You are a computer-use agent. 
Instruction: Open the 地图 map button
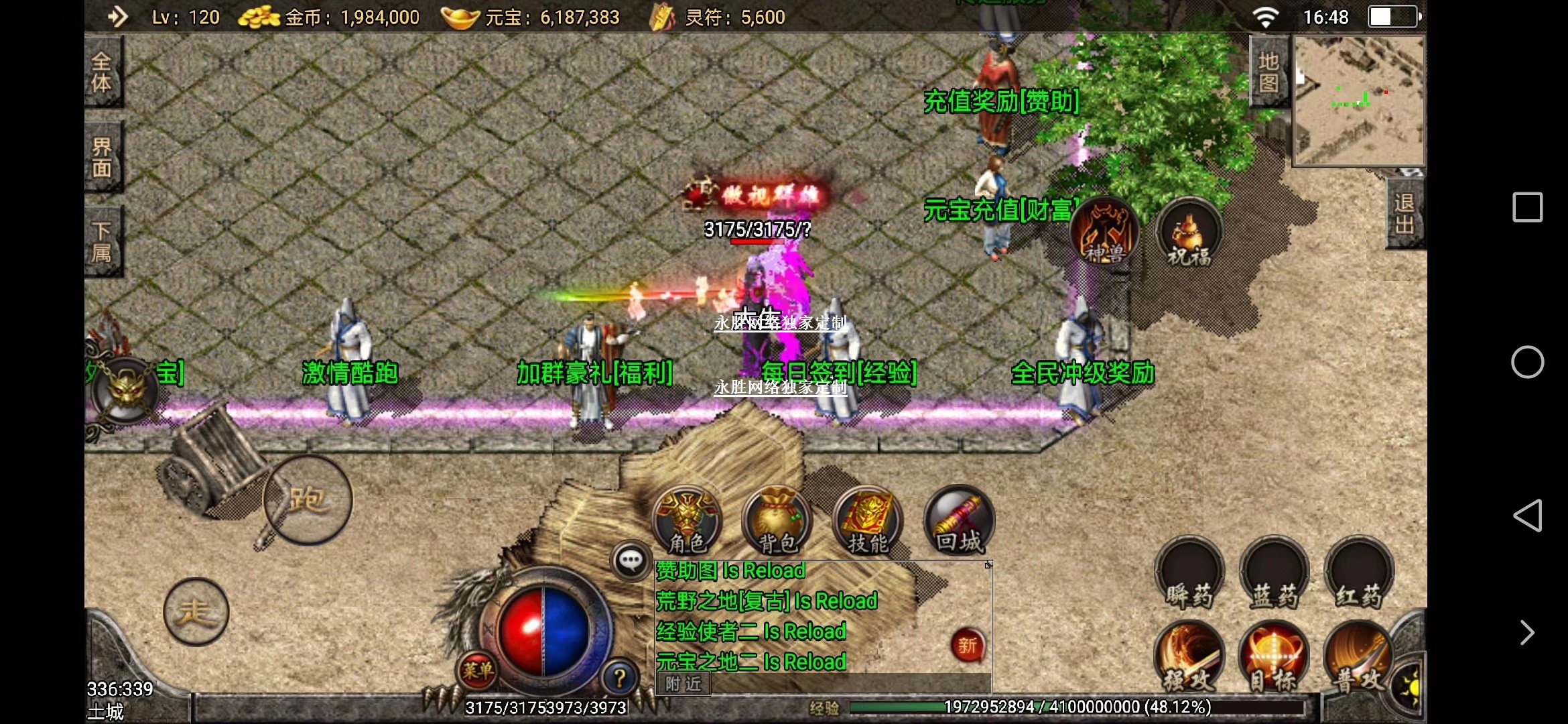click(1268, 72)
